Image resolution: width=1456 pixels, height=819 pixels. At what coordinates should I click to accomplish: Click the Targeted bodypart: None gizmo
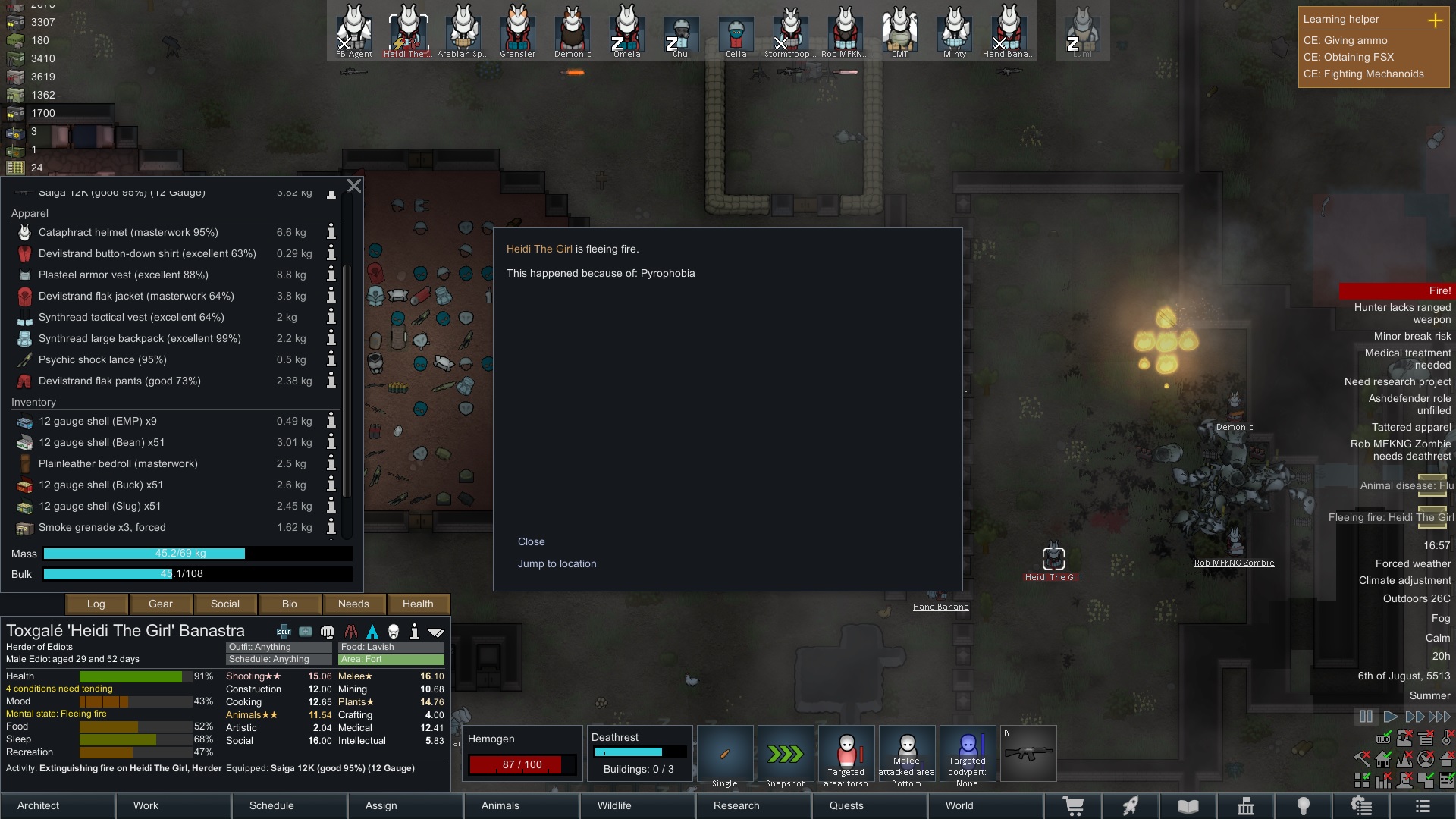click(968, 753)
